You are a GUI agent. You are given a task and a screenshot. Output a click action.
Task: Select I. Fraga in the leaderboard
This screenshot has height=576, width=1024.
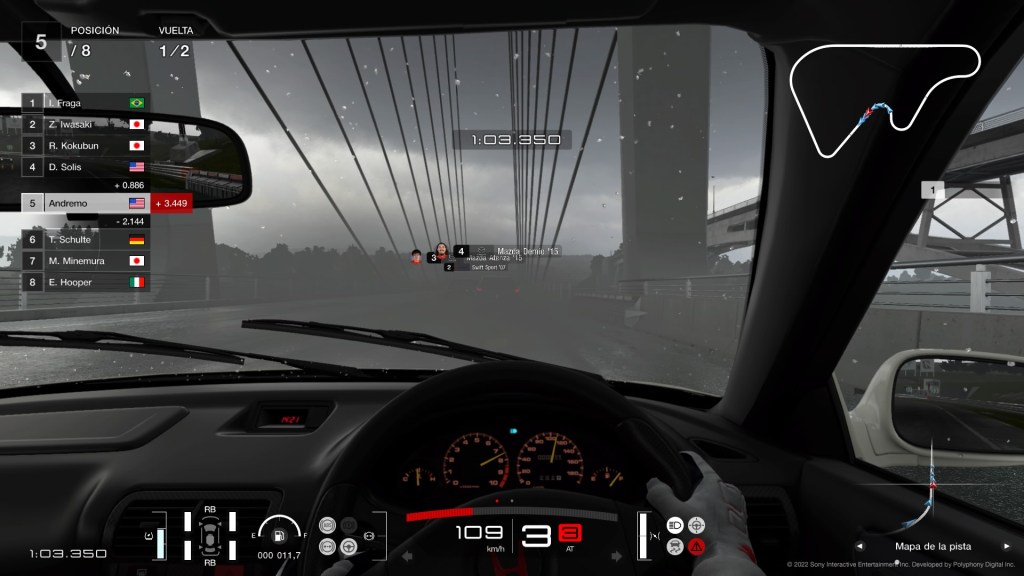[x=85, y=103]
